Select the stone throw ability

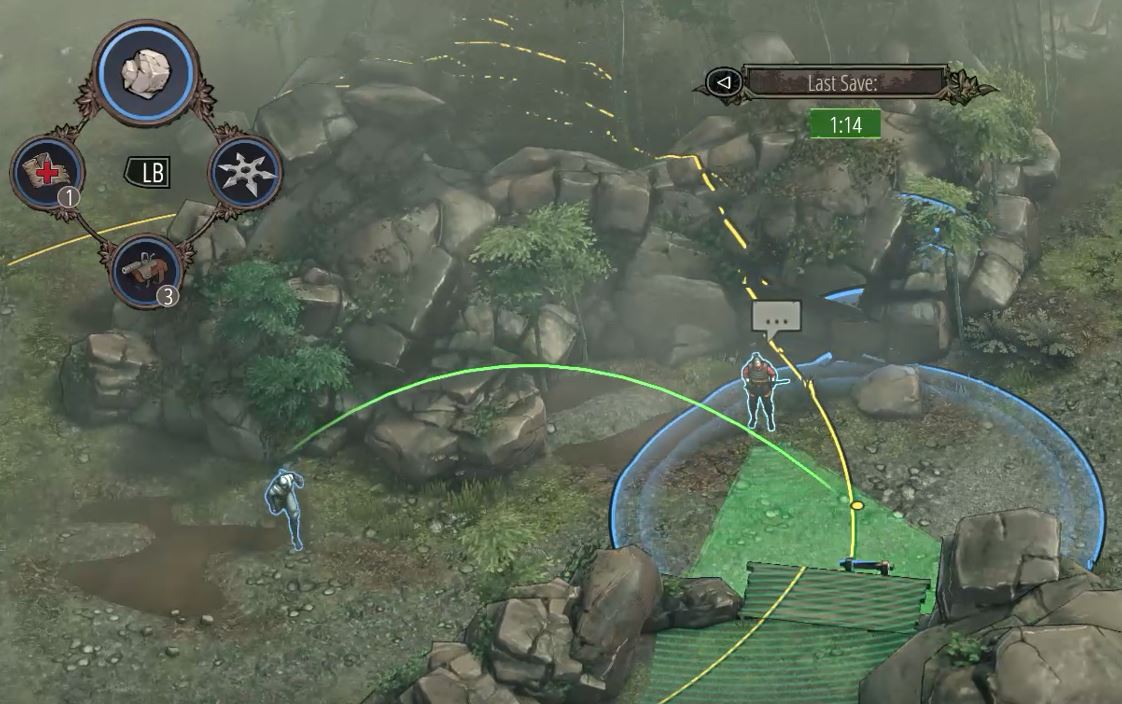[145, 69]
